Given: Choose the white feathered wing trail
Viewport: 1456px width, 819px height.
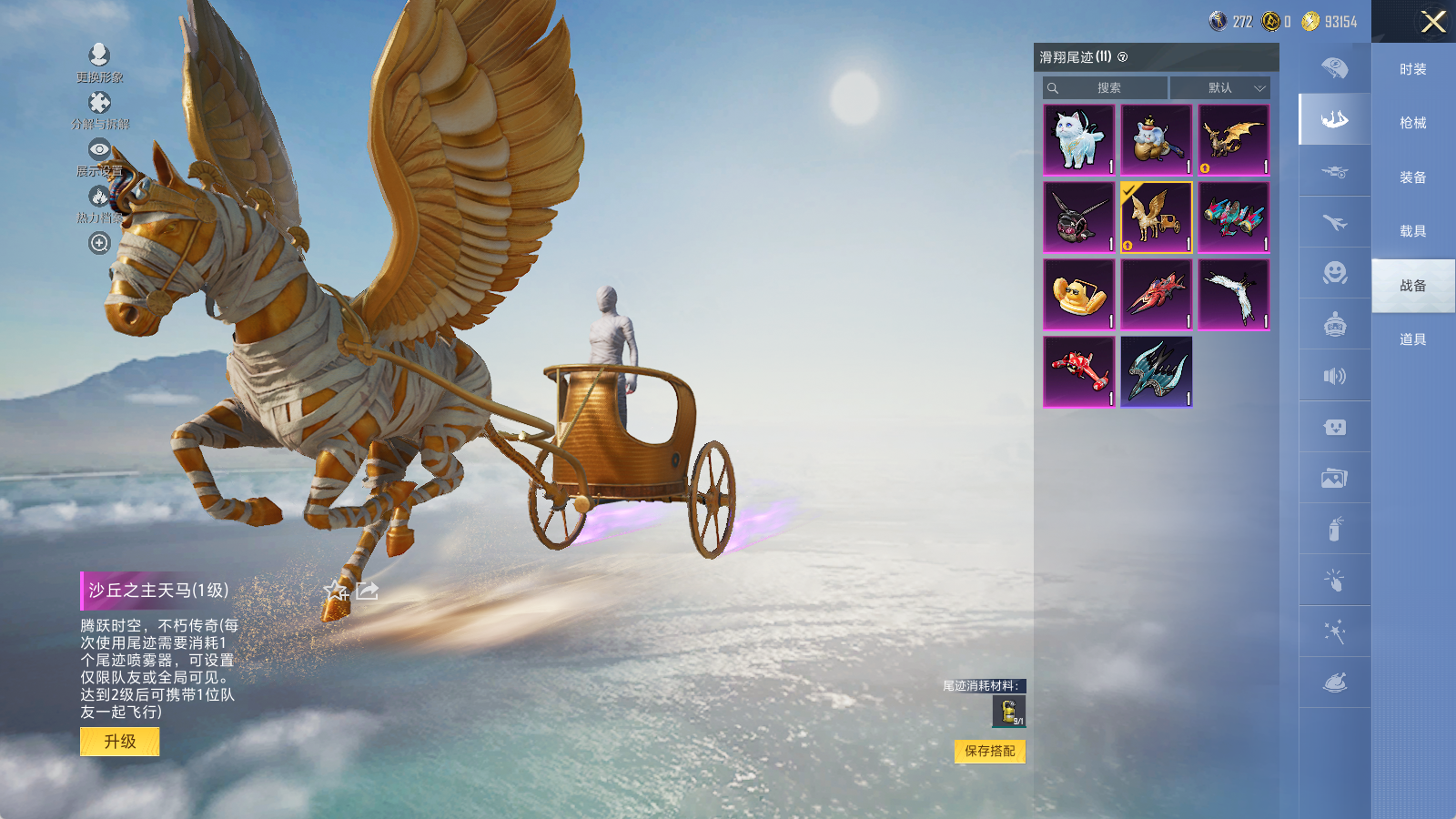Looking at the screenshot, I should (x=1233, y=294).
